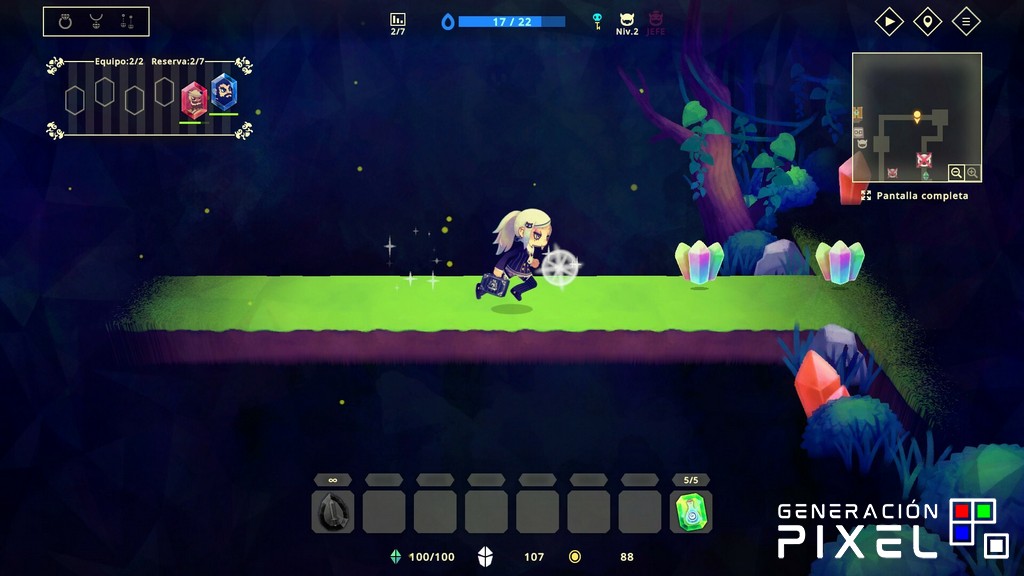Click the cyan key icon
The height and width of the screenshot is (576, 1024).
pyautogui.click(x=598, y=20)
